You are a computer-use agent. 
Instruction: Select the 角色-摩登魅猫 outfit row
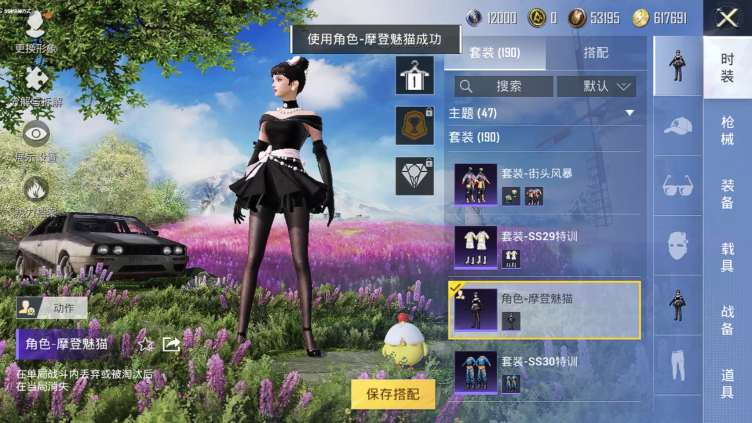pyautogui.click(x=544, y=309)
